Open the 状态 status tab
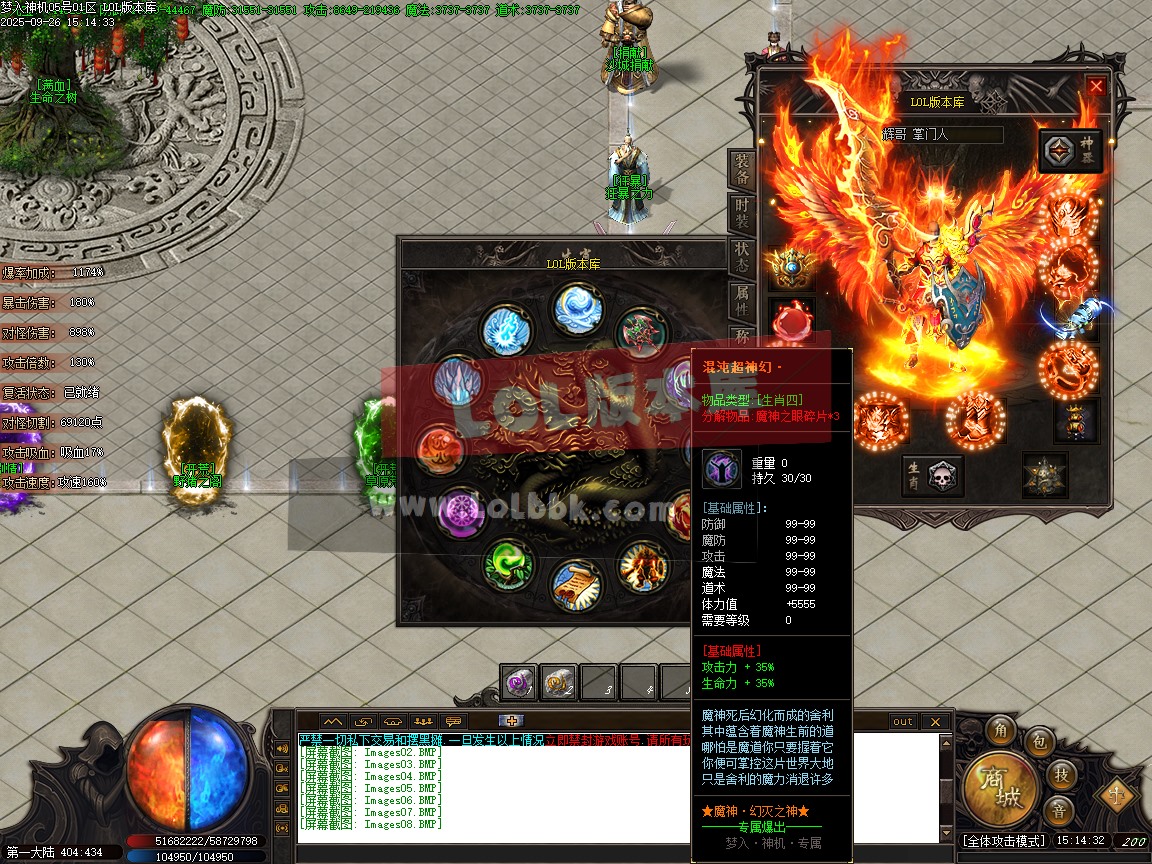 pos(741,257)
